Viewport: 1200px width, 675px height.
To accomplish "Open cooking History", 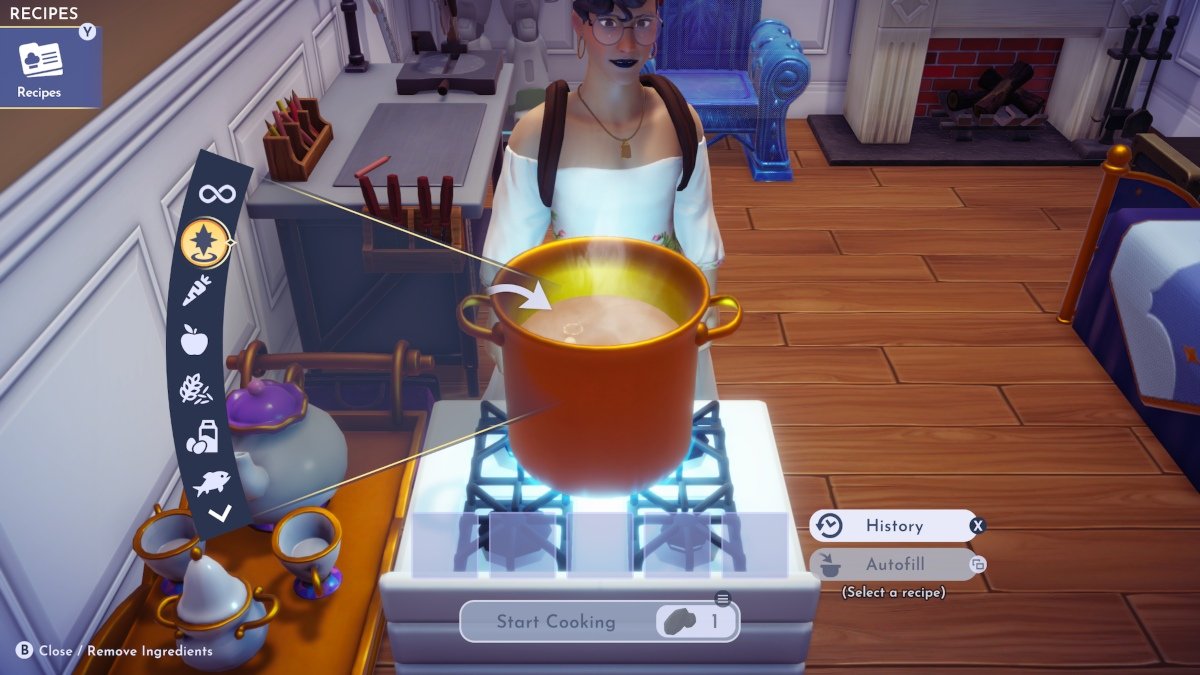I will [893, 526].
